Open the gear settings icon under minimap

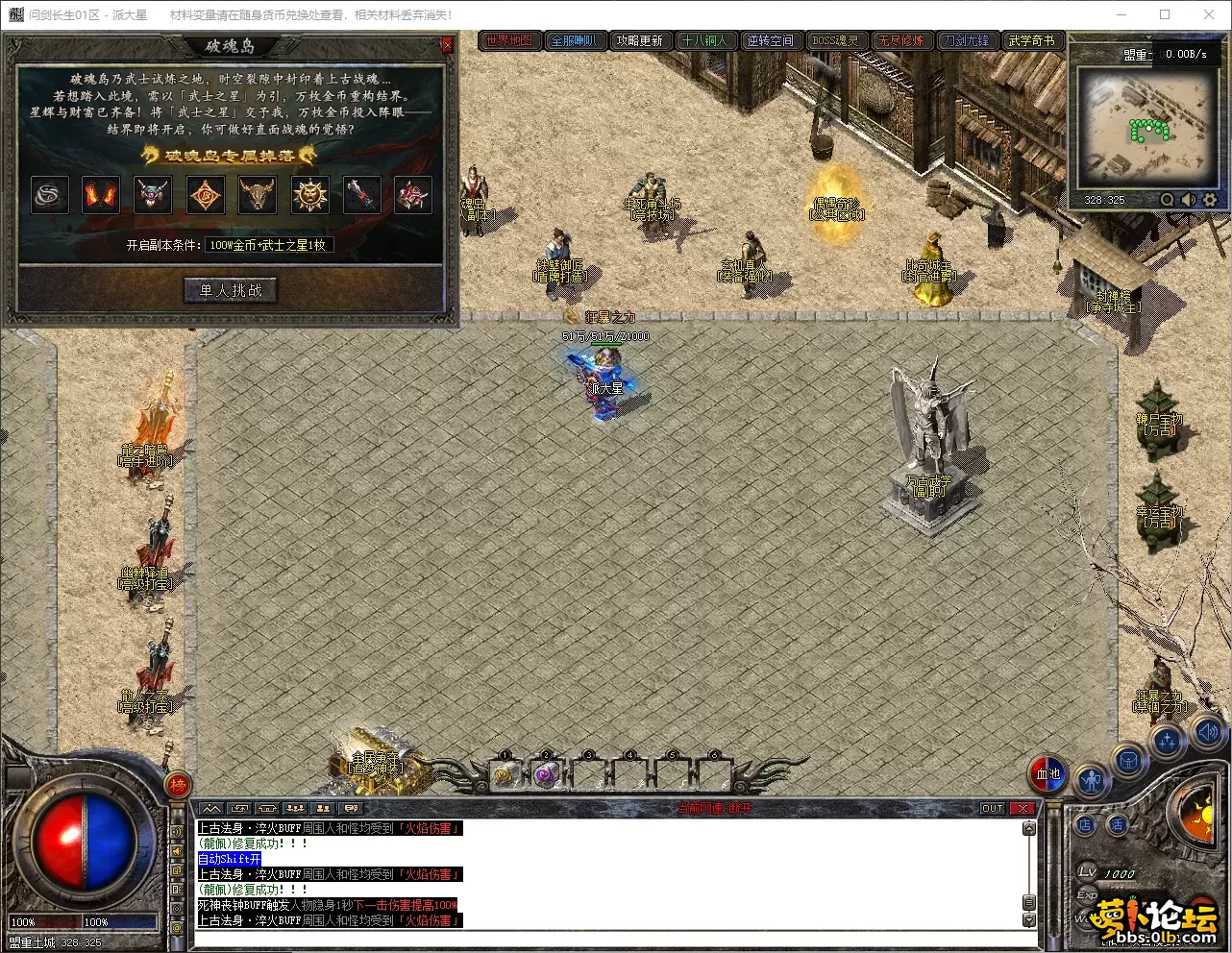(x=1210, y=200)
